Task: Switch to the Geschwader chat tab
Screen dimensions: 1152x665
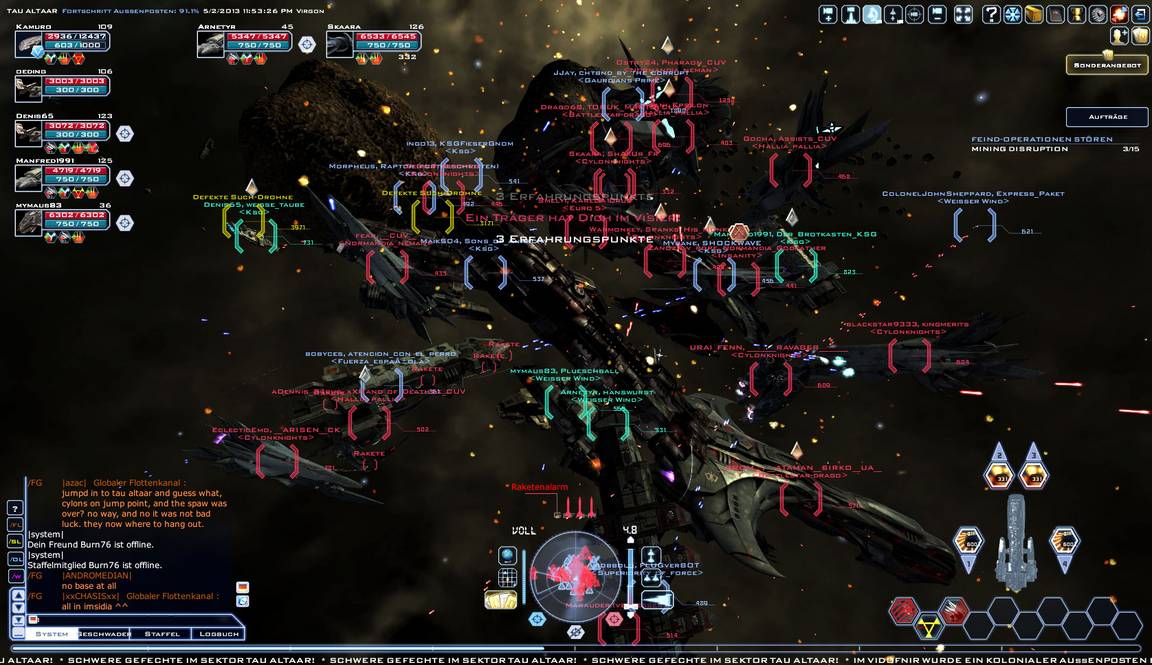Action: pos(105,634)
